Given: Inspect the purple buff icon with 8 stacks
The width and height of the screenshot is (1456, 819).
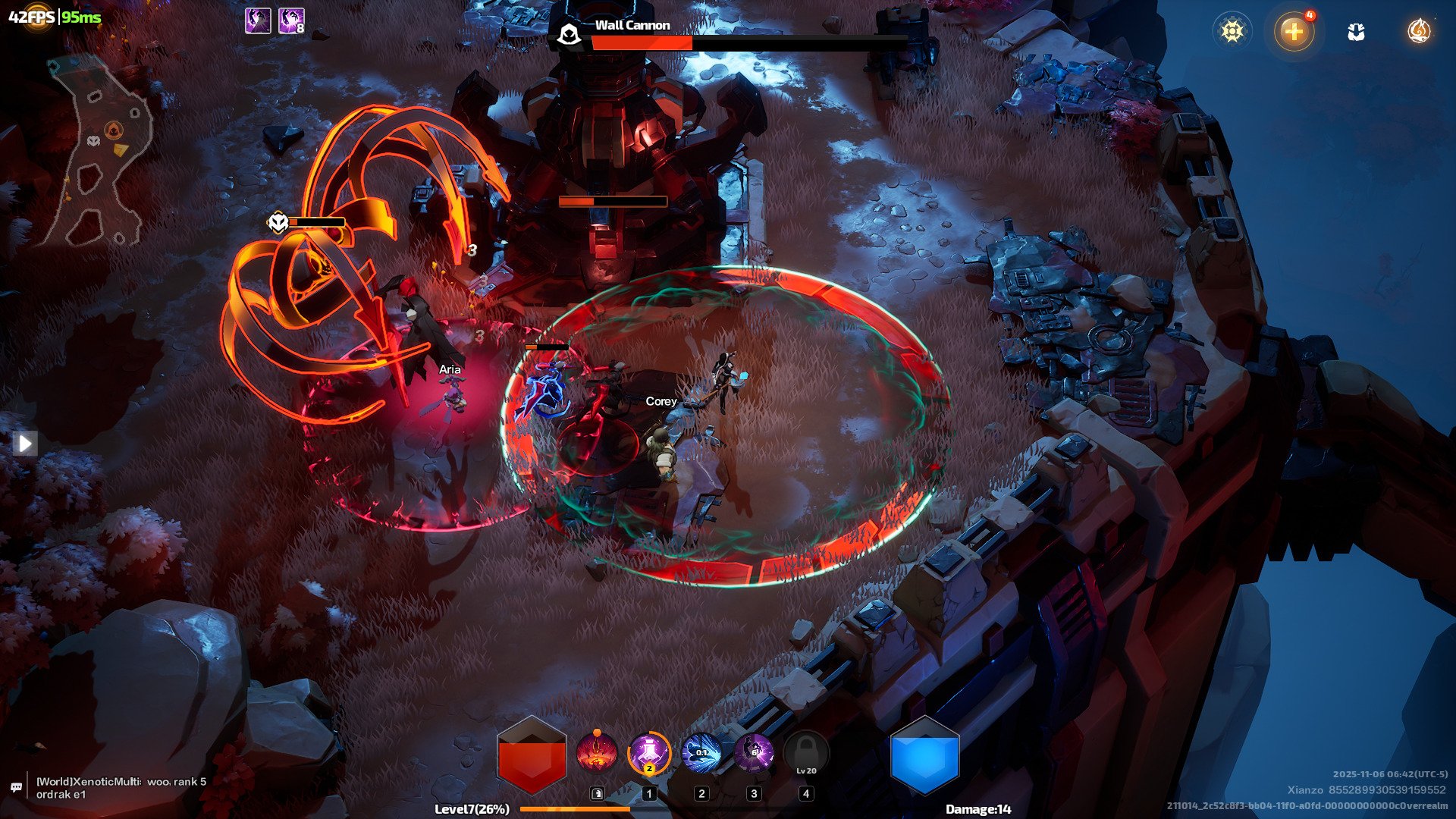Looking at the screenshot, I should pos(291,20).
